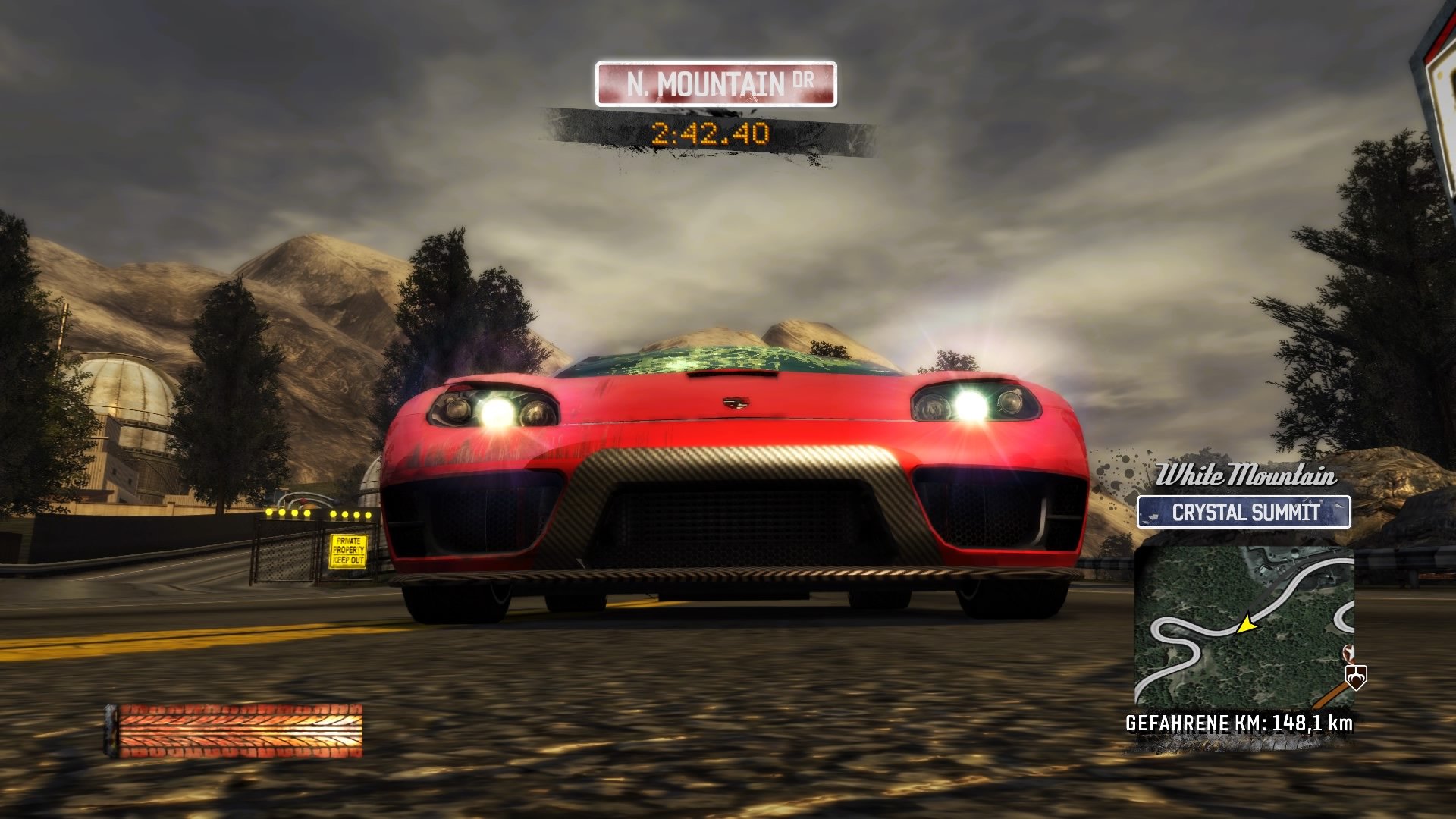The width and height of the screenshot is (1456, 819).
Task: Click the yellow player arrow on the minimap
Action: tap(1247, 626)
